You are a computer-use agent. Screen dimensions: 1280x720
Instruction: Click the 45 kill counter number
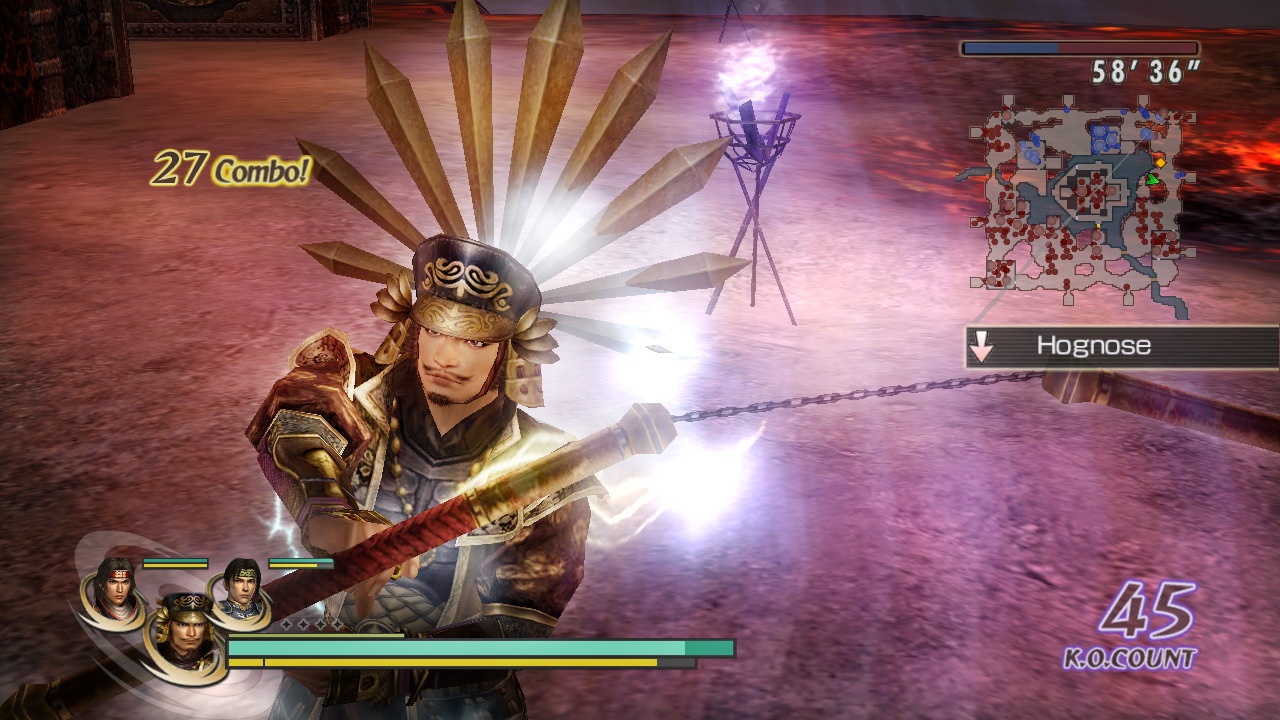click(1148, 612)
